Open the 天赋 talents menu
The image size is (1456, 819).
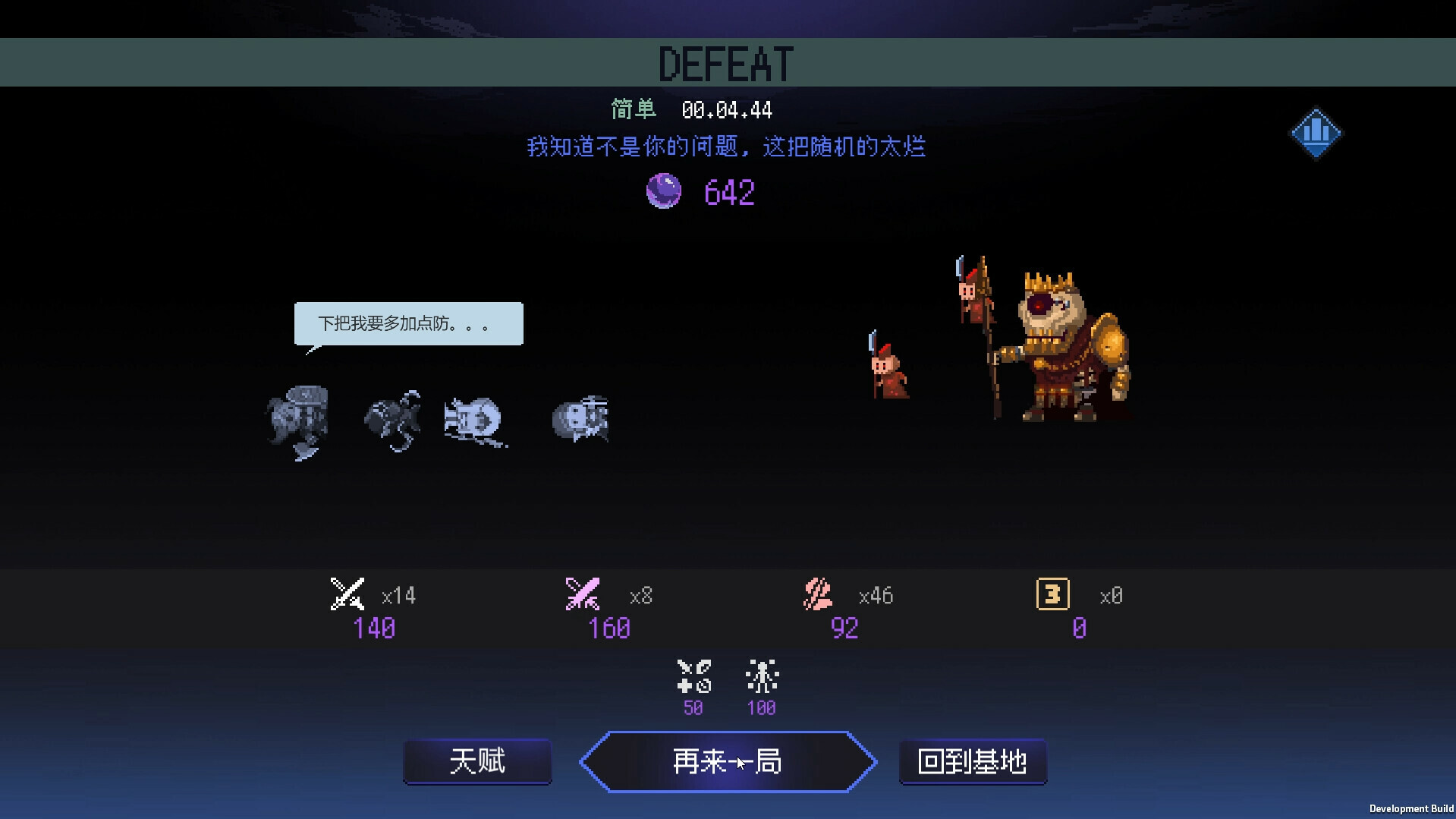tap(477, 761)
